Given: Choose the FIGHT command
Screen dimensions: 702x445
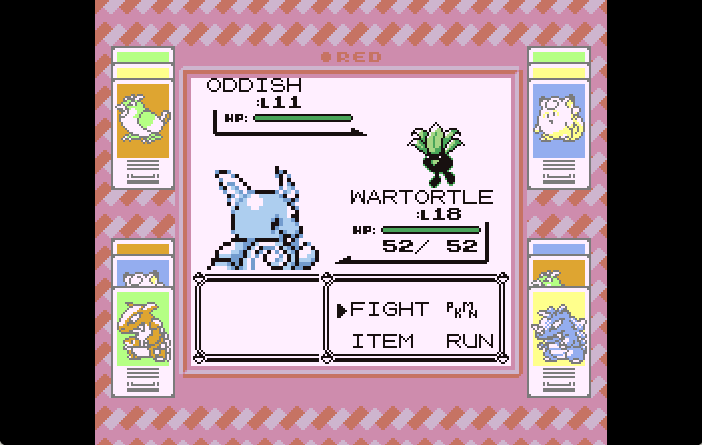Looking at the screenshot, I should 389,310.
